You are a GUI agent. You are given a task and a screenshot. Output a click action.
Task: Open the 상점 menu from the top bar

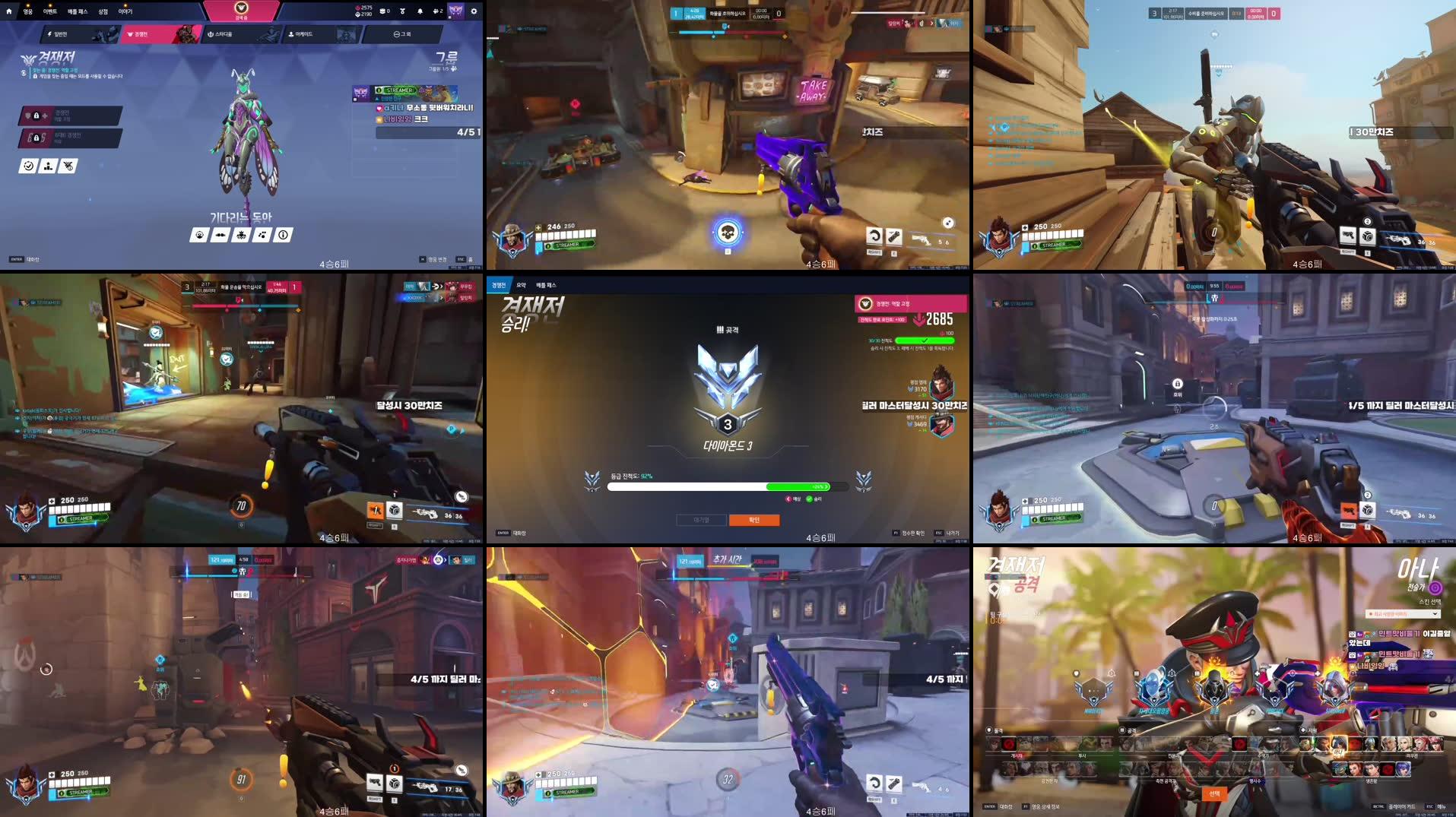click(104, 11)
